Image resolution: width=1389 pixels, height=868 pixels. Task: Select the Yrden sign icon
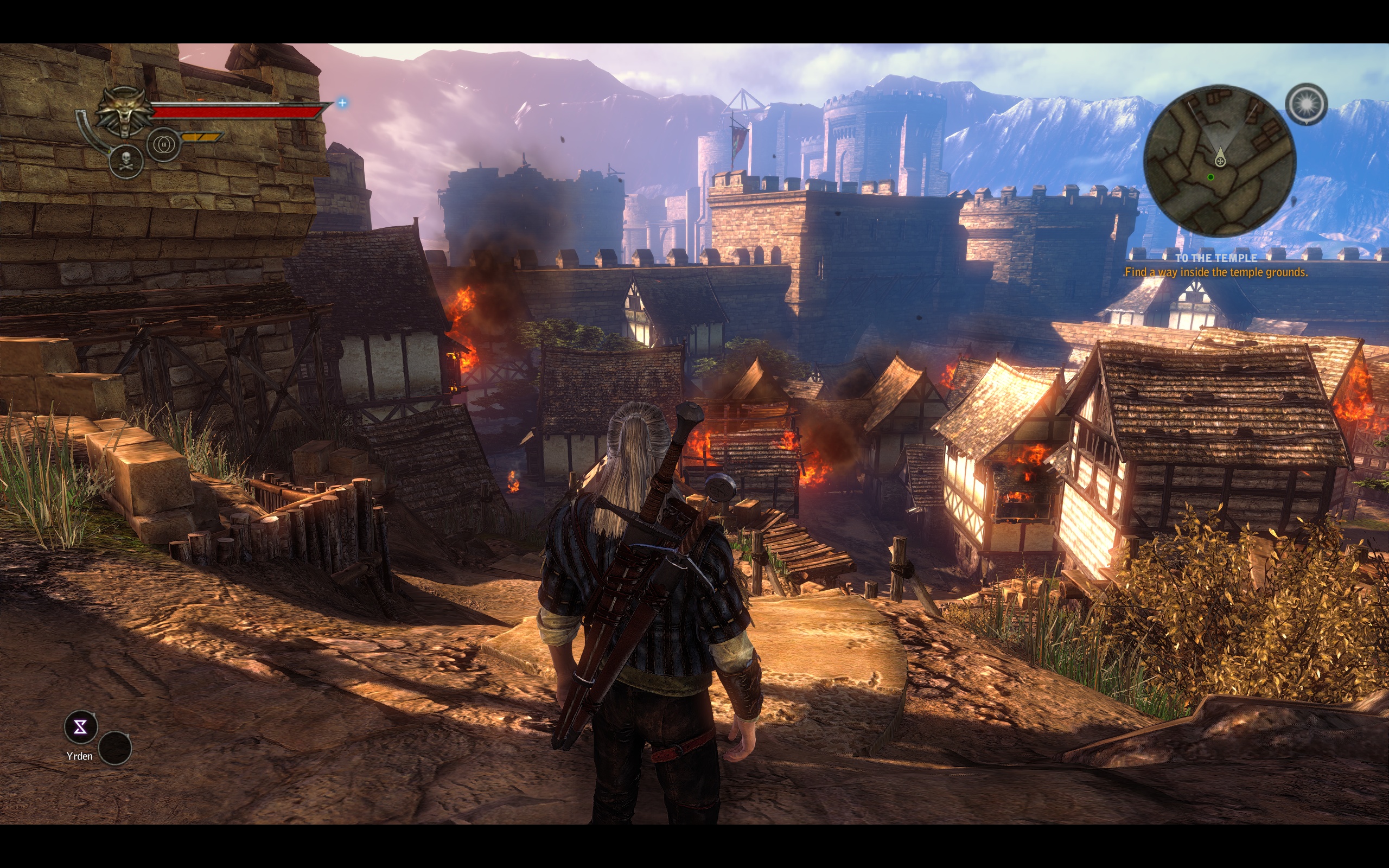coord(80,727)
